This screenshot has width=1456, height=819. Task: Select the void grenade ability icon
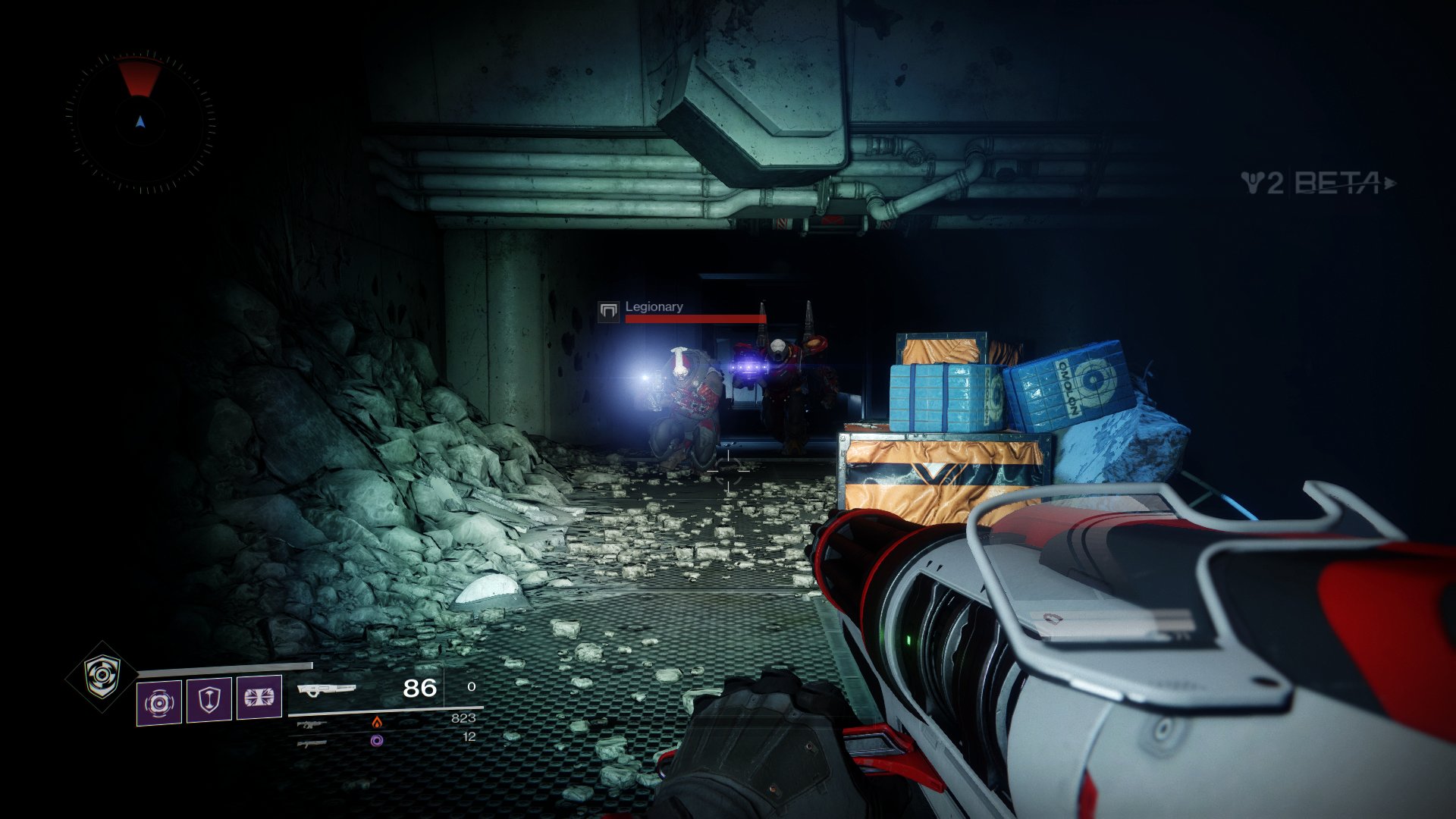click(x=159, y=702)
